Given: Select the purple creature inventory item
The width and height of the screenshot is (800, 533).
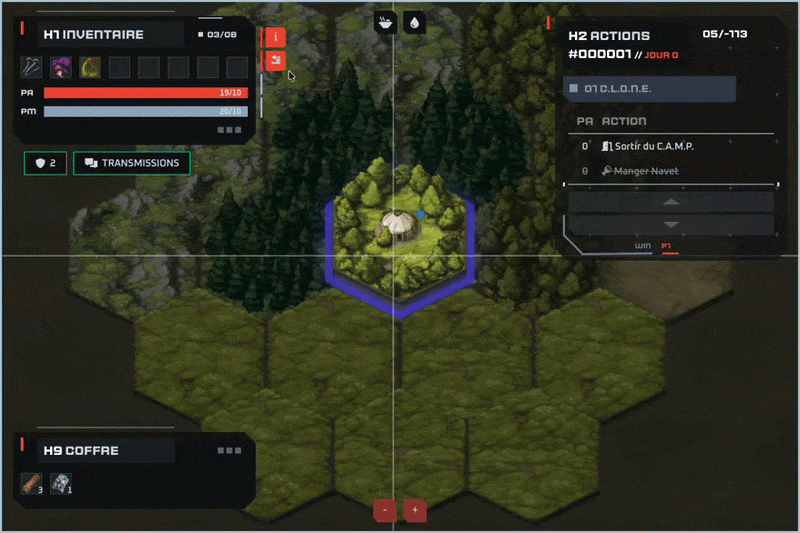Looking at the screenshot, I should coord(61,67).
